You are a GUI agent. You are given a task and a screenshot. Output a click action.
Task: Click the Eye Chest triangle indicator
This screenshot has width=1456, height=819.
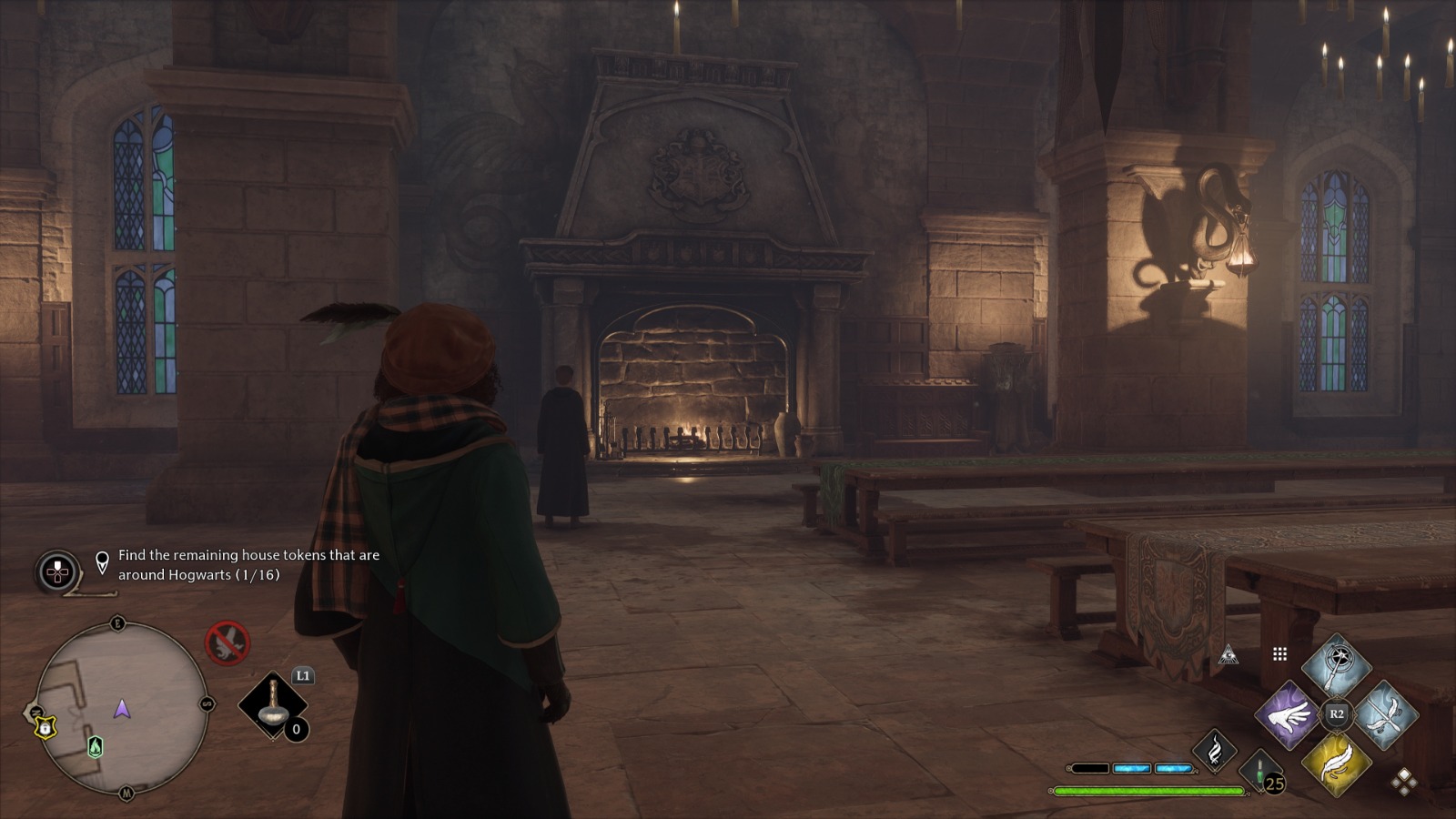[x=1228, y=654]
